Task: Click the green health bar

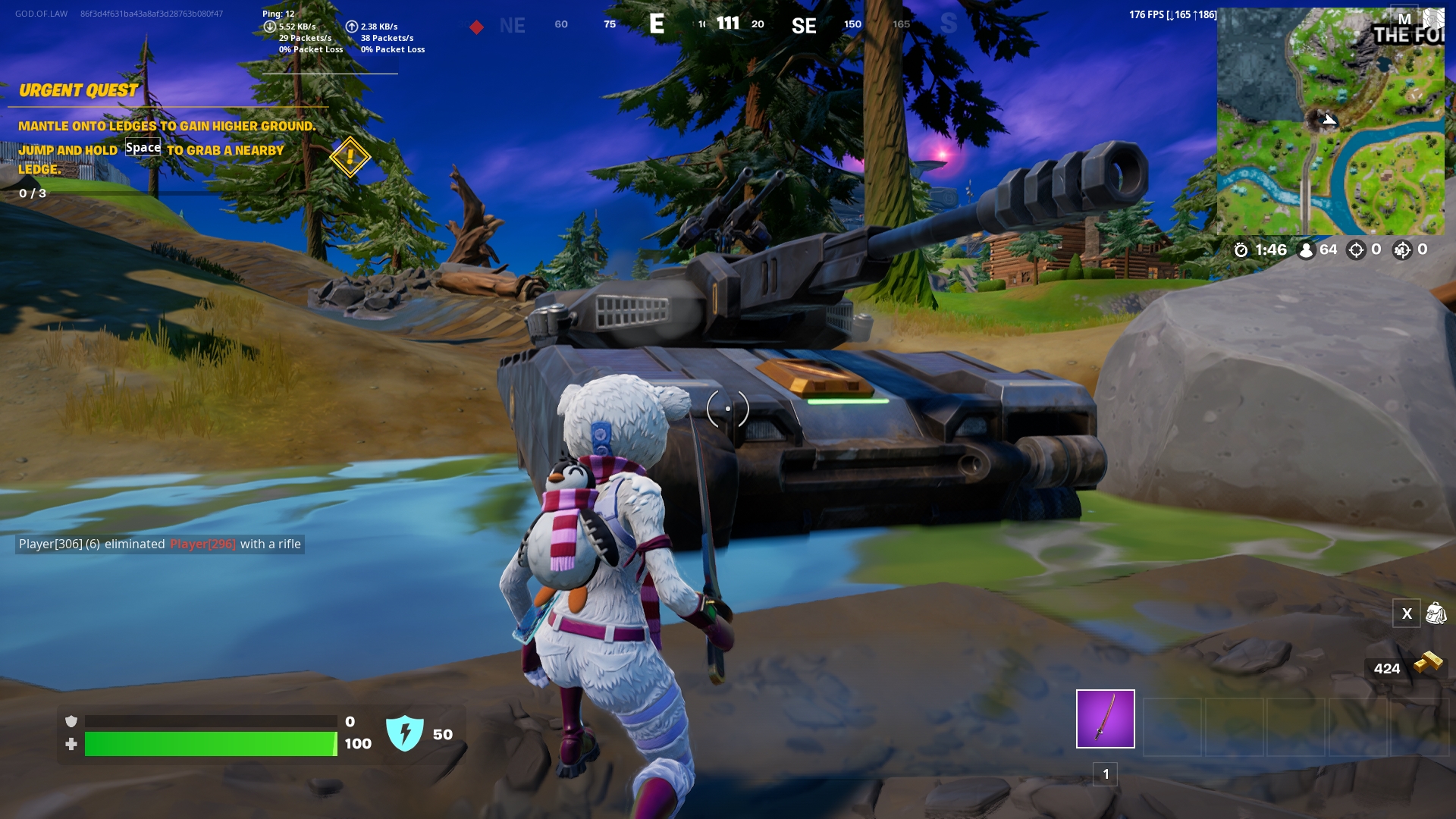Action: click(212, 744)
